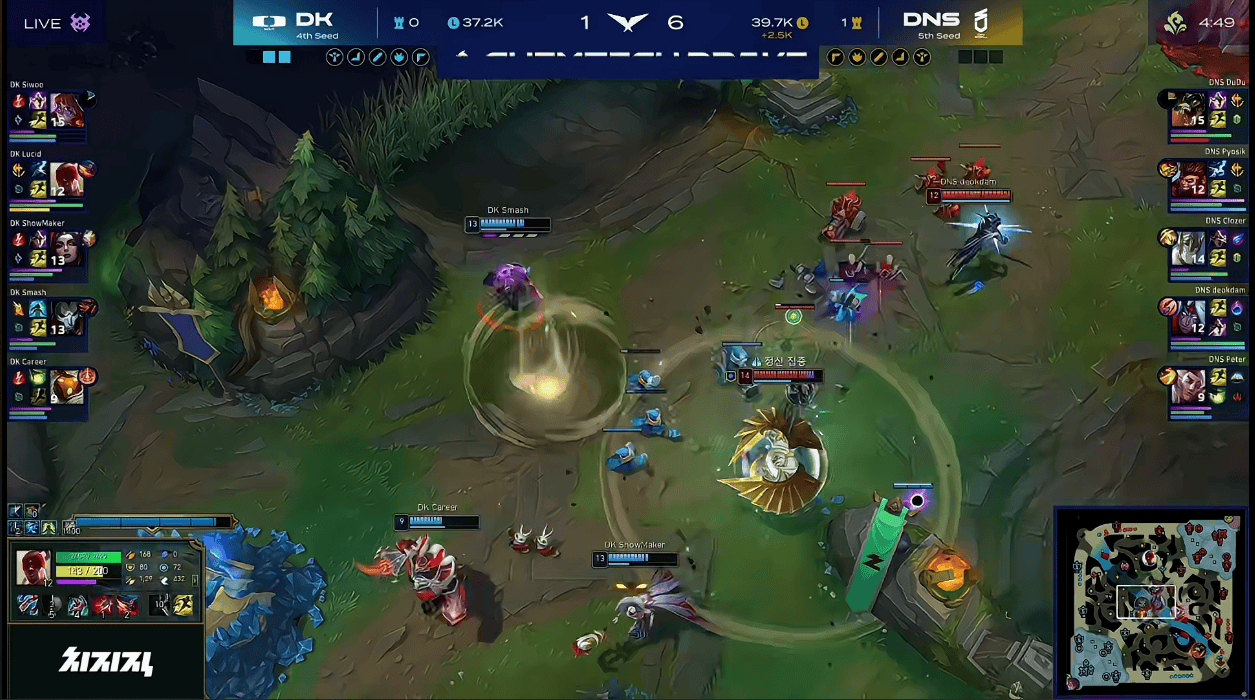Select DNS Peter's champion portrait
Viewport: 1255px width, 700px height.
pos(1189,387)
